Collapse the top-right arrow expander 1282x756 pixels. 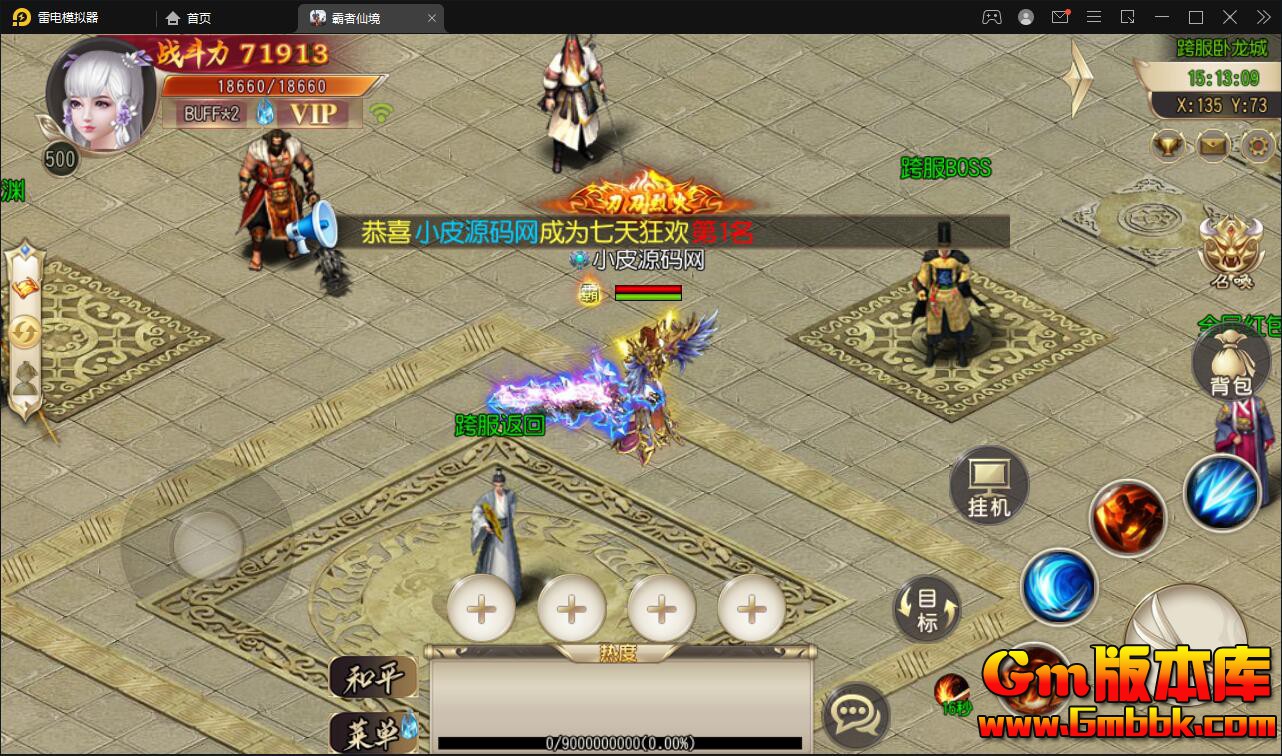point(1078,78)
